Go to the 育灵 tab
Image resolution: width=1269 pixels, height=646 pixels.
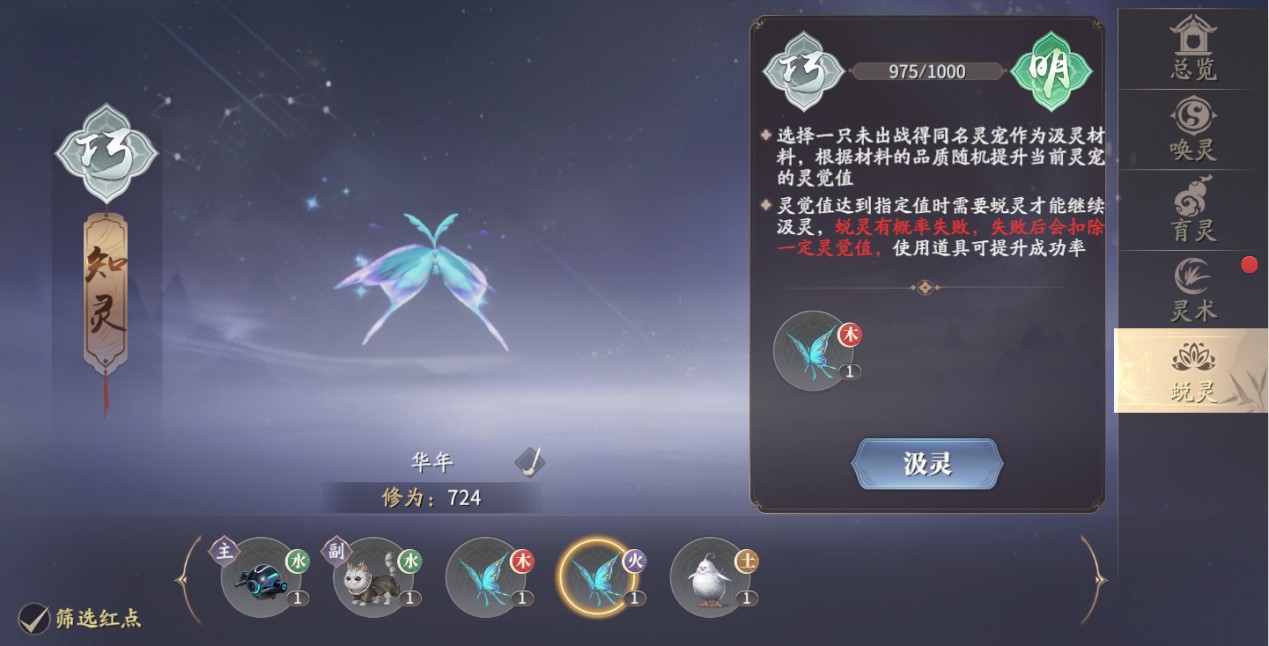(1192, 210)
